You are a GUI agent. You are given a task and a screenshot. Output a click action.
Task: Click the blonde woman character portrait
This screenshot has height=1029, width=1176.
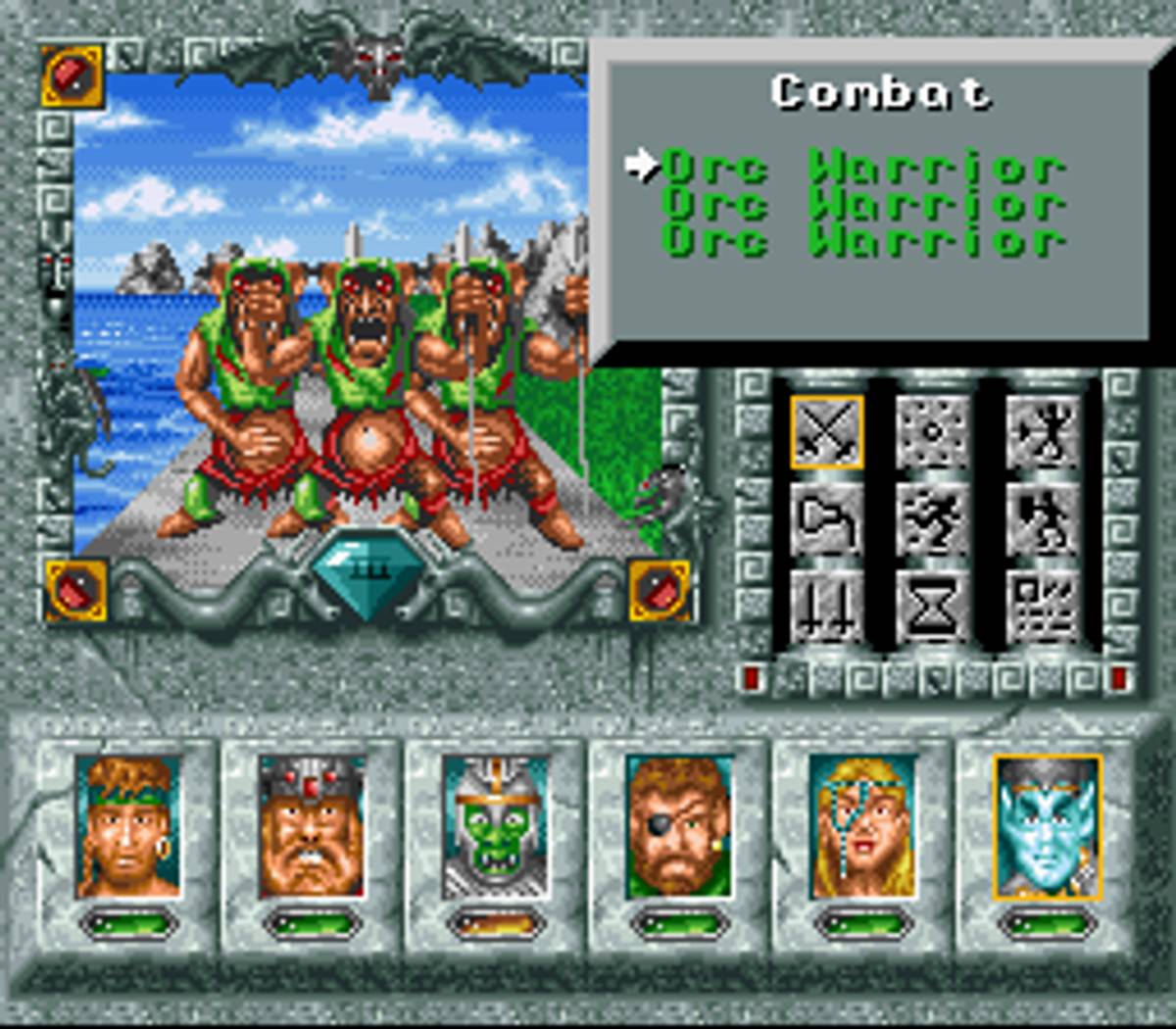click(x=862, y=826)
